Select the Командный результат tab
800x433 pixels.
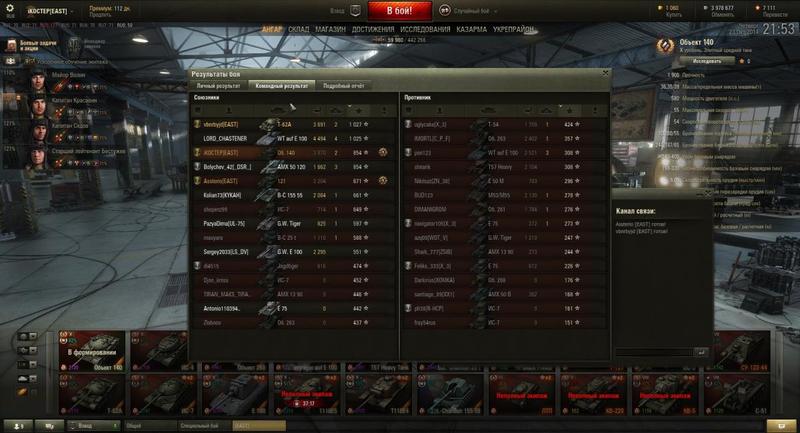pyautogui.click(x=281, y=87)
